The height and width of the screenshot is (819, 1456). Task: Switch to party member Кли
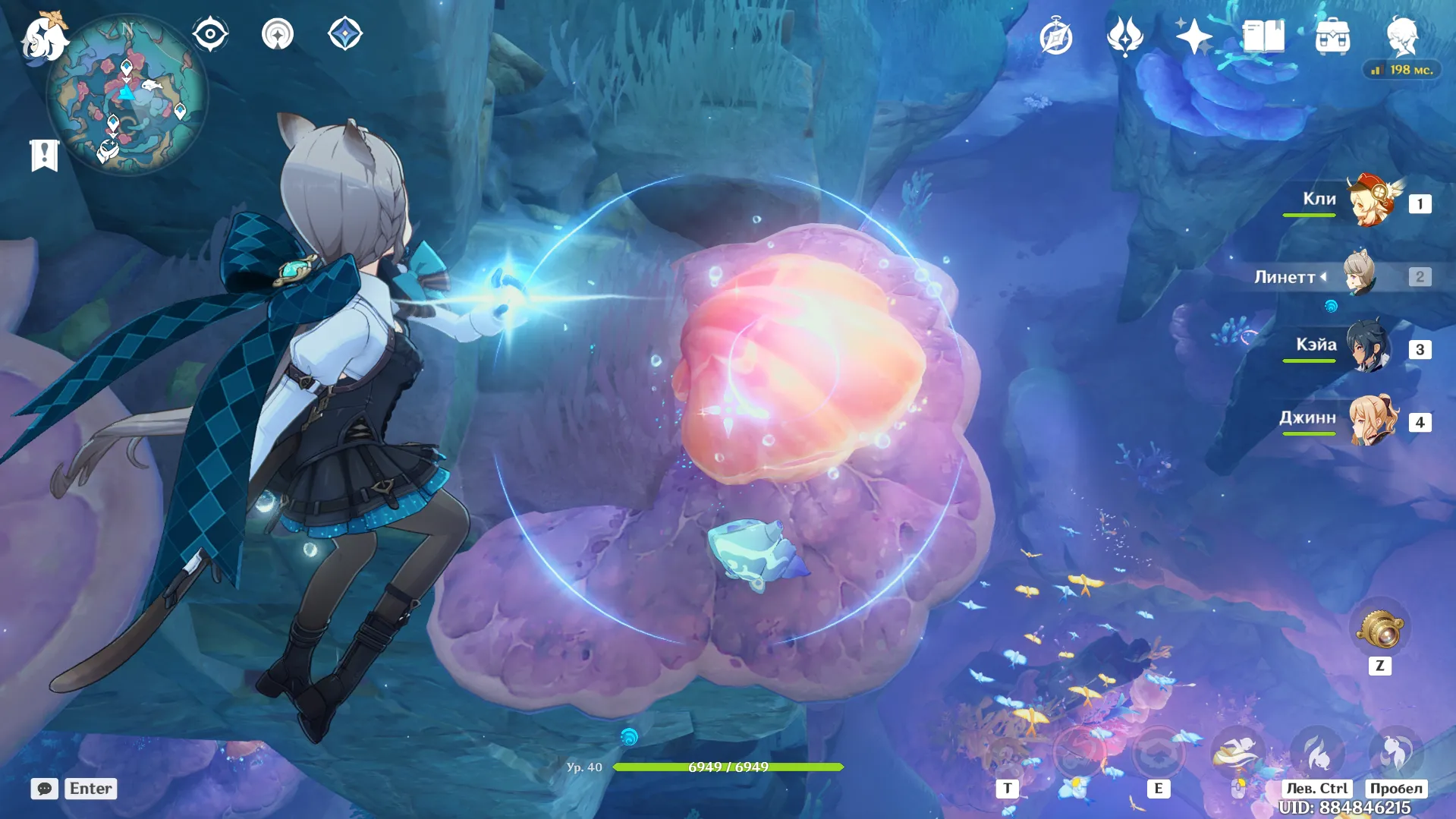click(x=1372, y=202)
